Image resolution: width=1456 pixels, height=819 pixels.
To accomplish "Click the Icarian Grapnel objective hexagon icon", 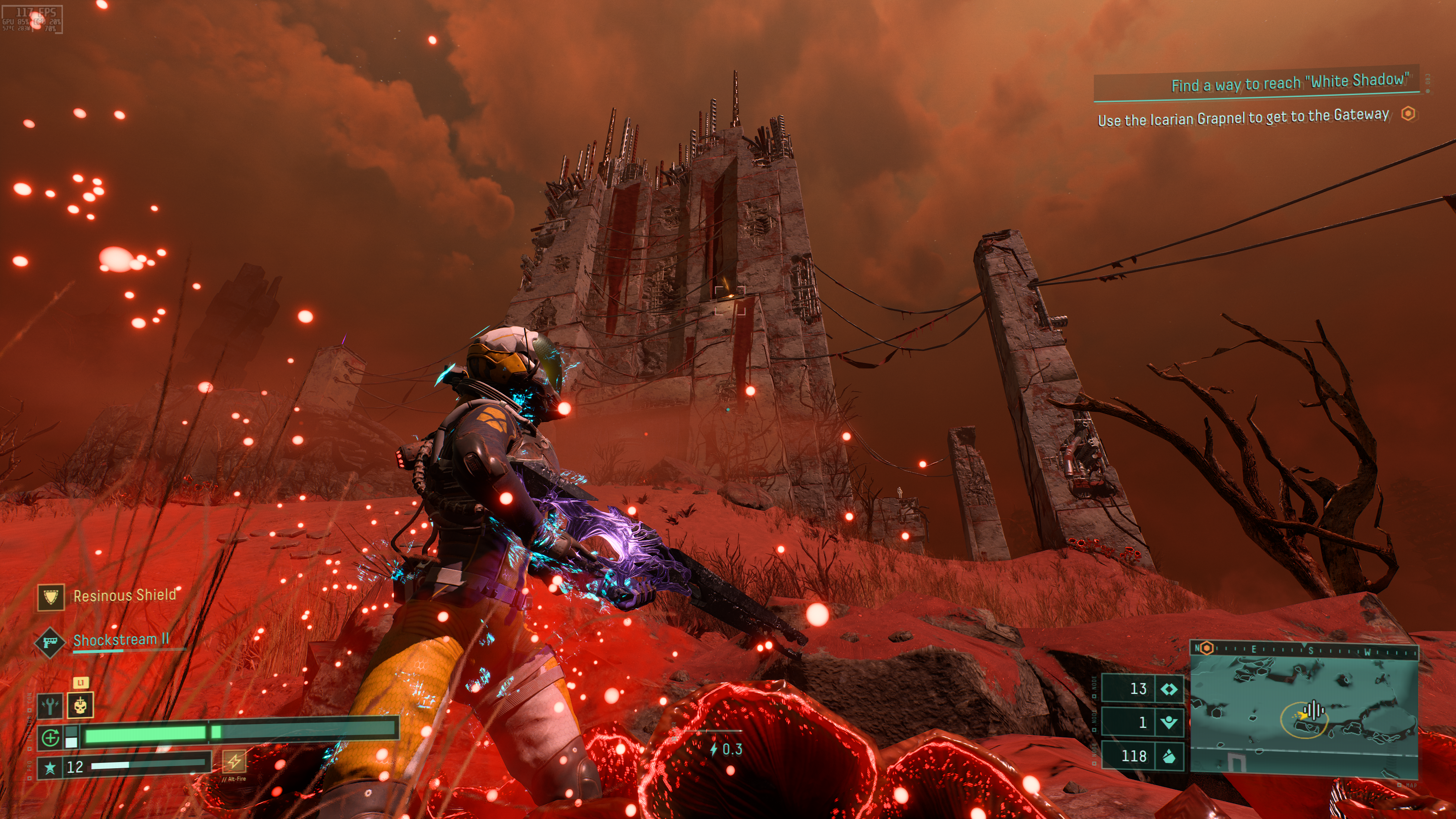I will coord(1408,114).
